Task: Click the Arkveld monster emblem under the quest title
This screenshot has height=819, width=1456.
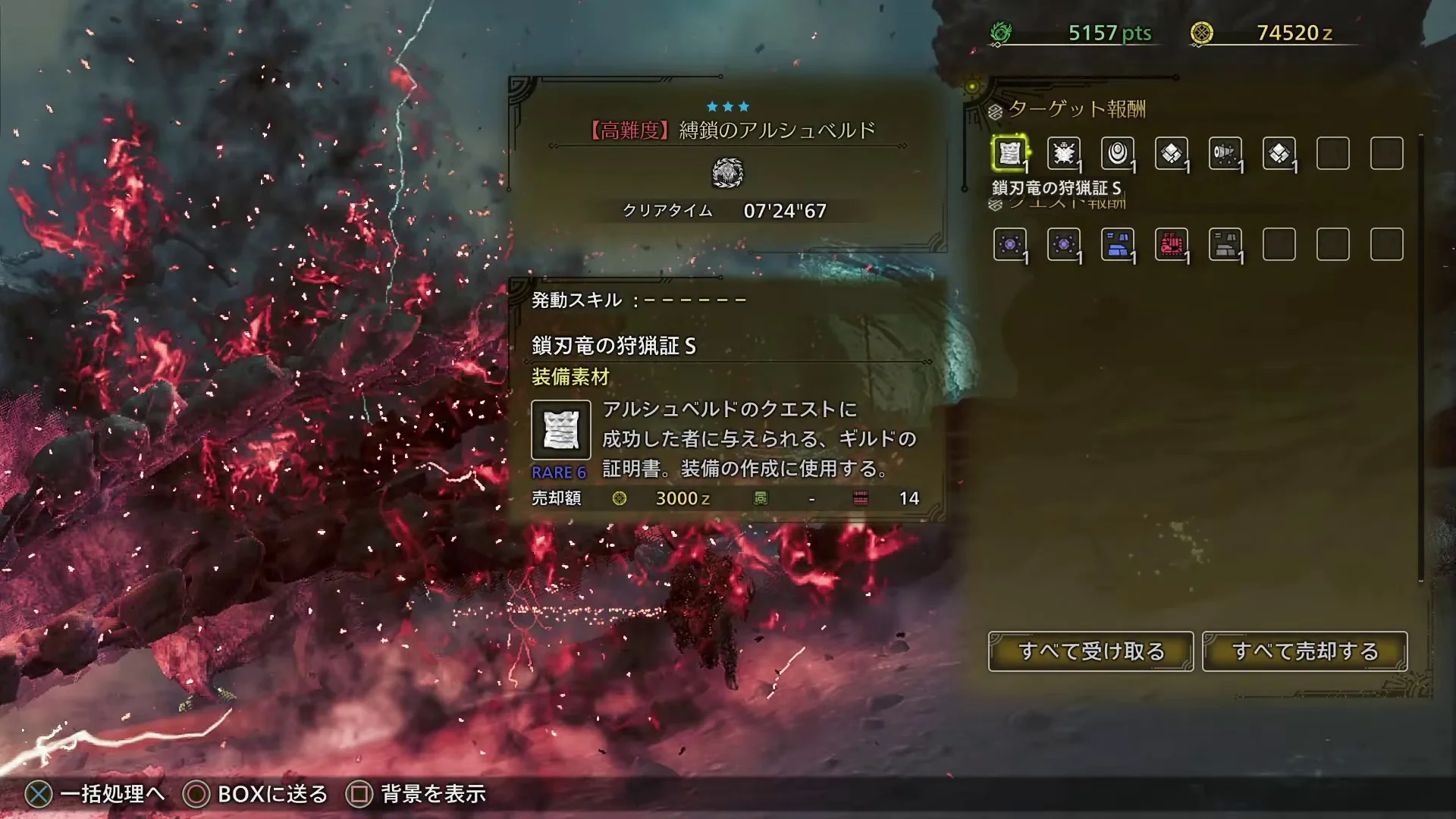Action: 727,173
